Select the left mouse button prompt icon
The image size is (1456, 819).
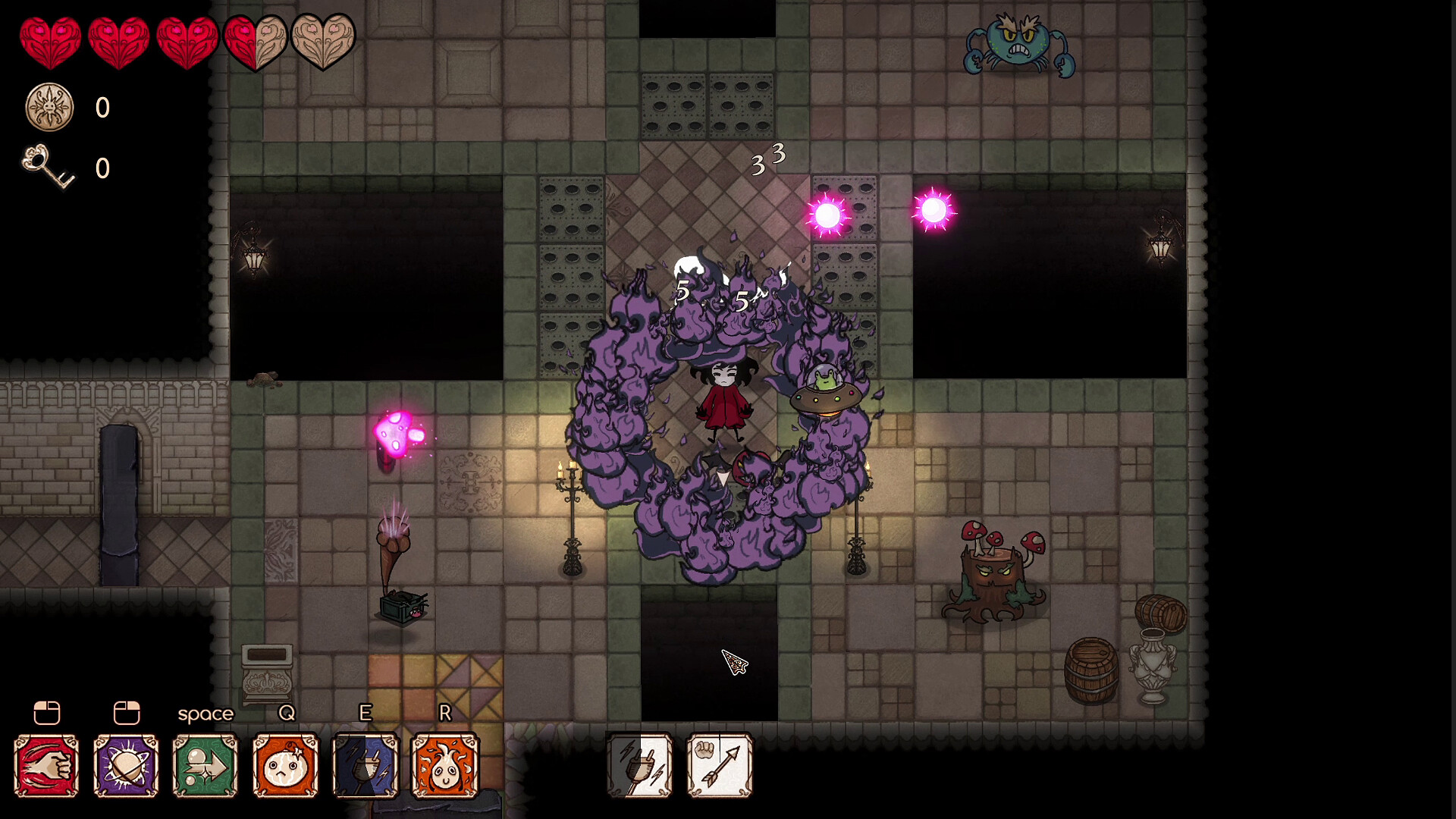[x=45, y=713]
